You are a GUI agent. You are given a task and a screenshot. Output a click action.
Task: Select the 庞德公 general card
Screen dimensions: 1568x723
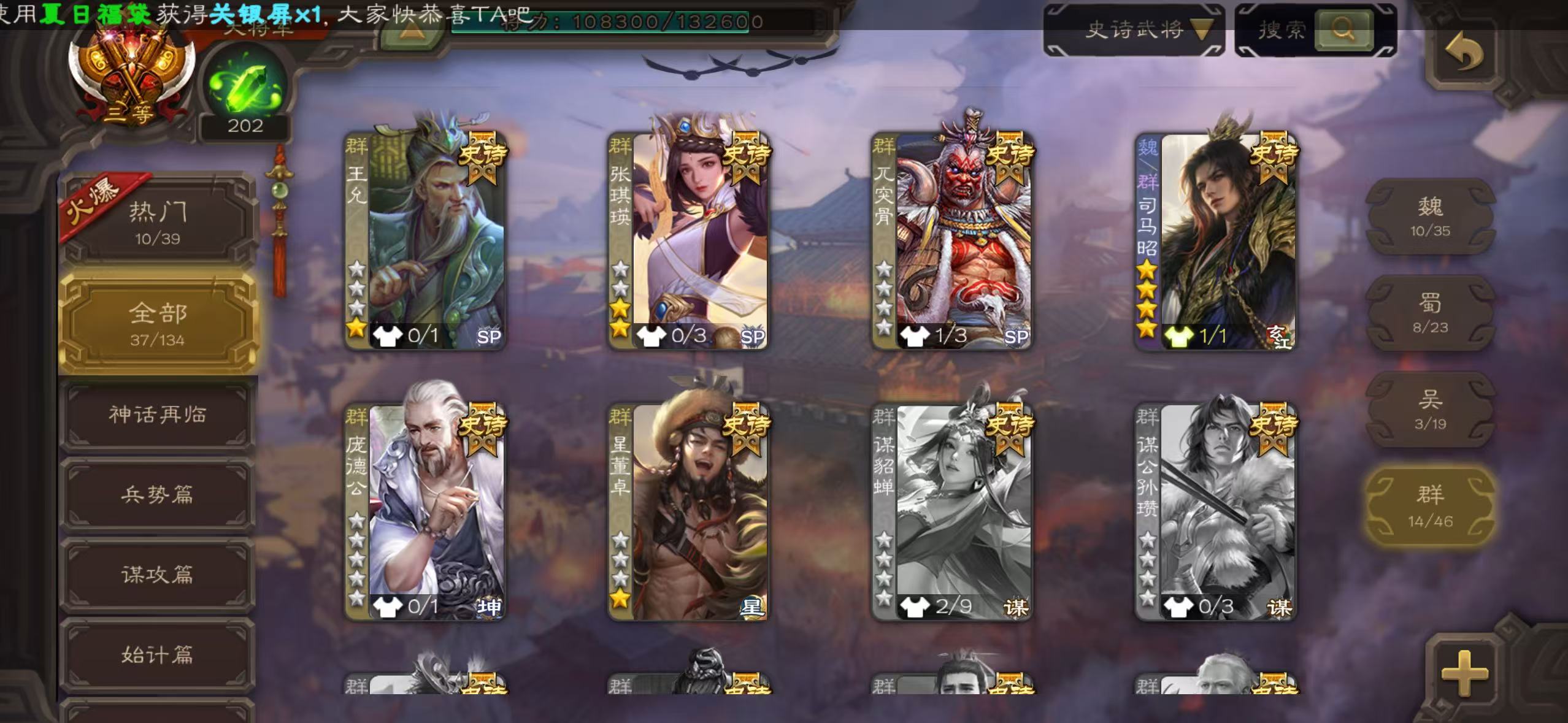[x=425, y=511]
